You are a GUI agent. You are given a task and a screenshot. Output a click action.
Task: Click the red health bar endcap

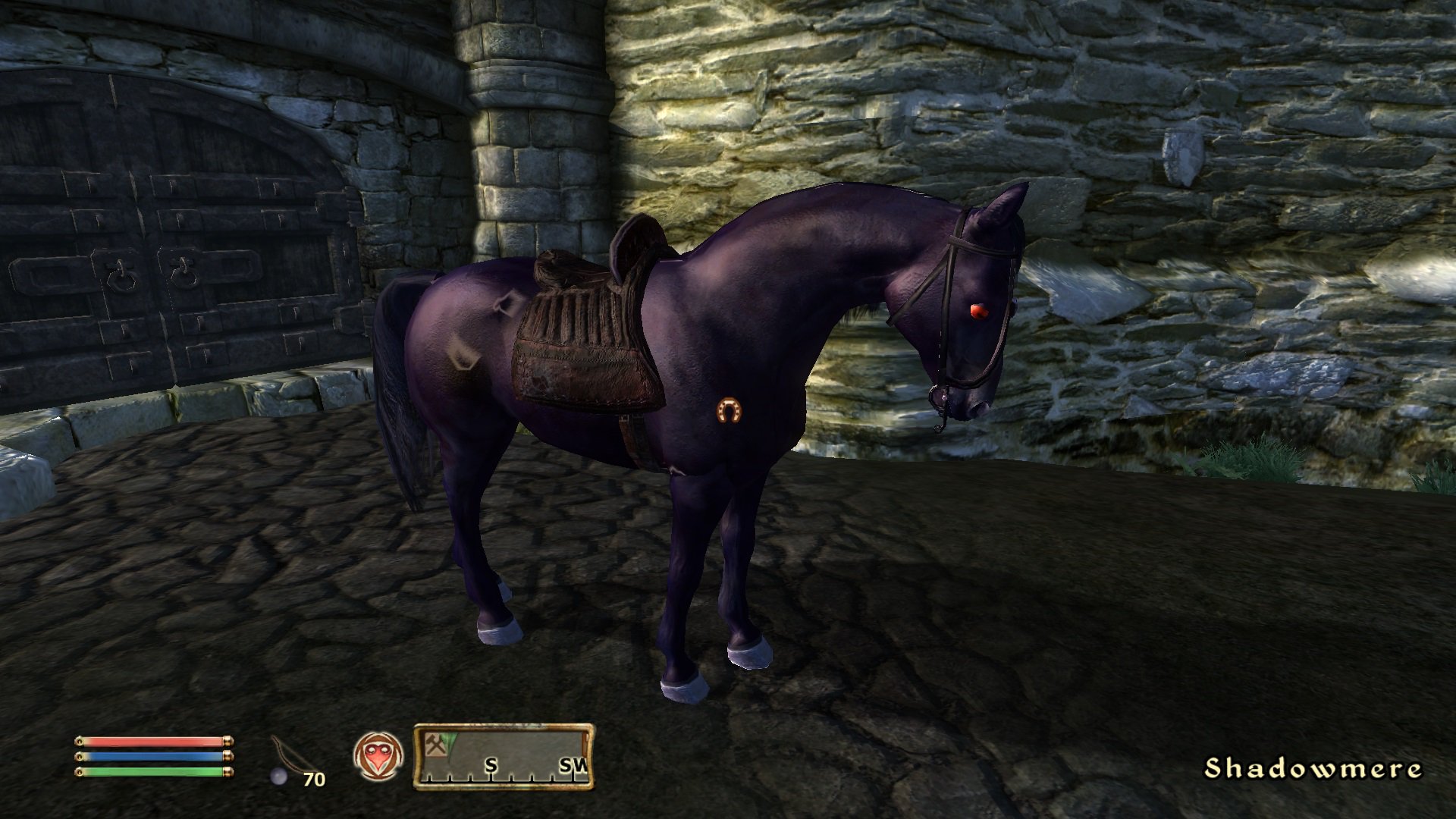tap(229, 741)
